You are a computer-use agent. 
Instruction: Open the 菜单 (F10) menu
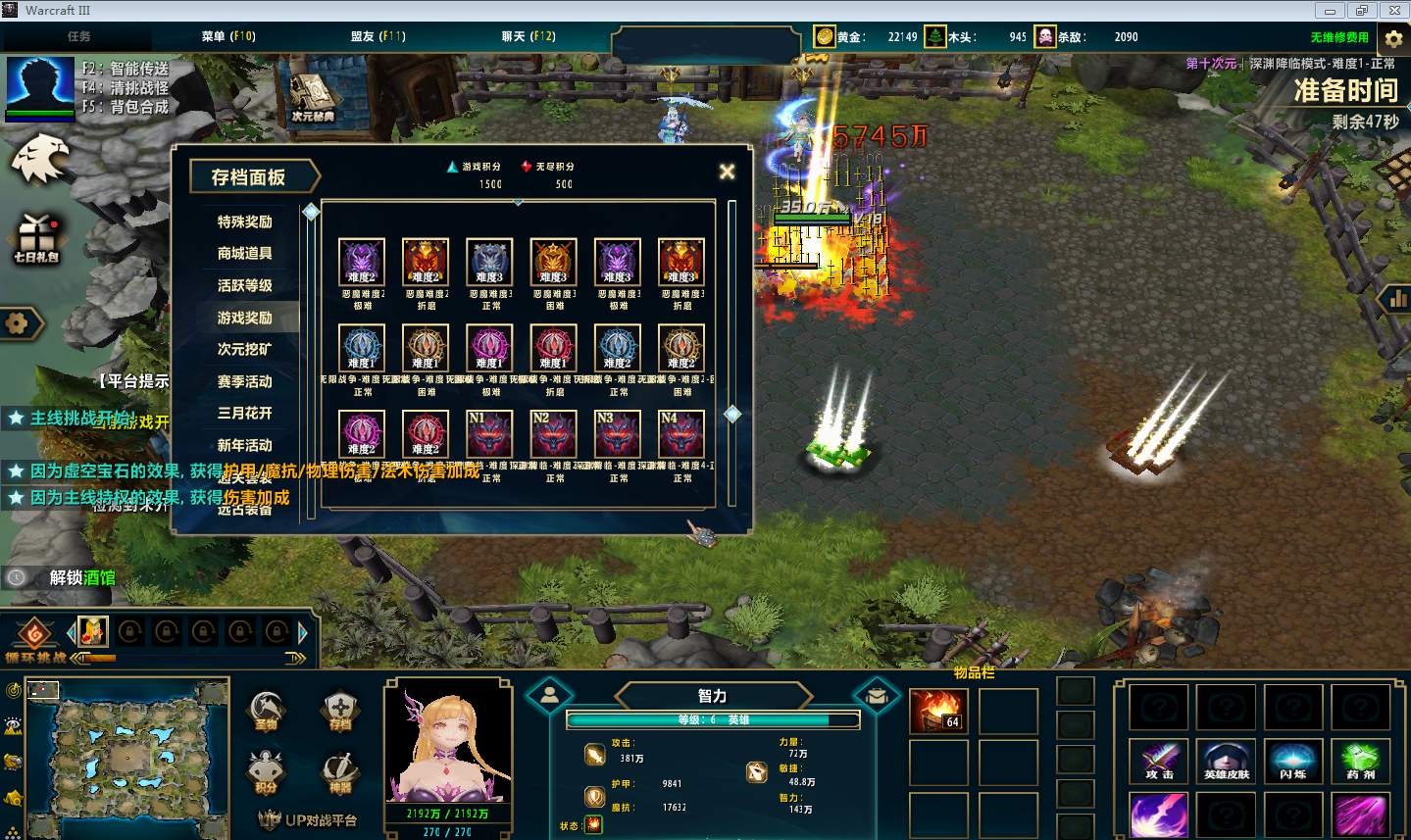(x=228, y=36)
